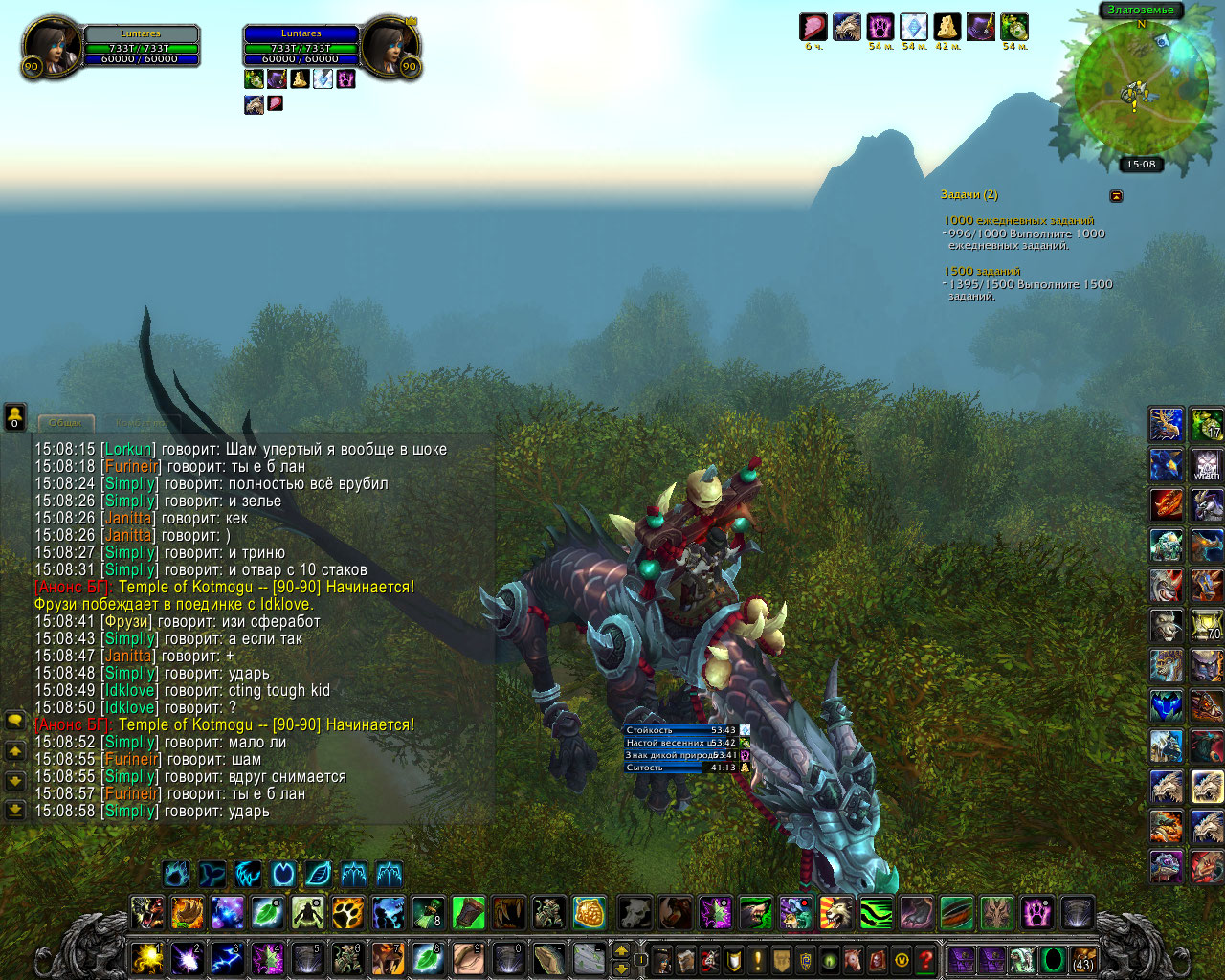
Task: Collapse the Задачи objectives tracker
Action: click(x=1116, y=196)
